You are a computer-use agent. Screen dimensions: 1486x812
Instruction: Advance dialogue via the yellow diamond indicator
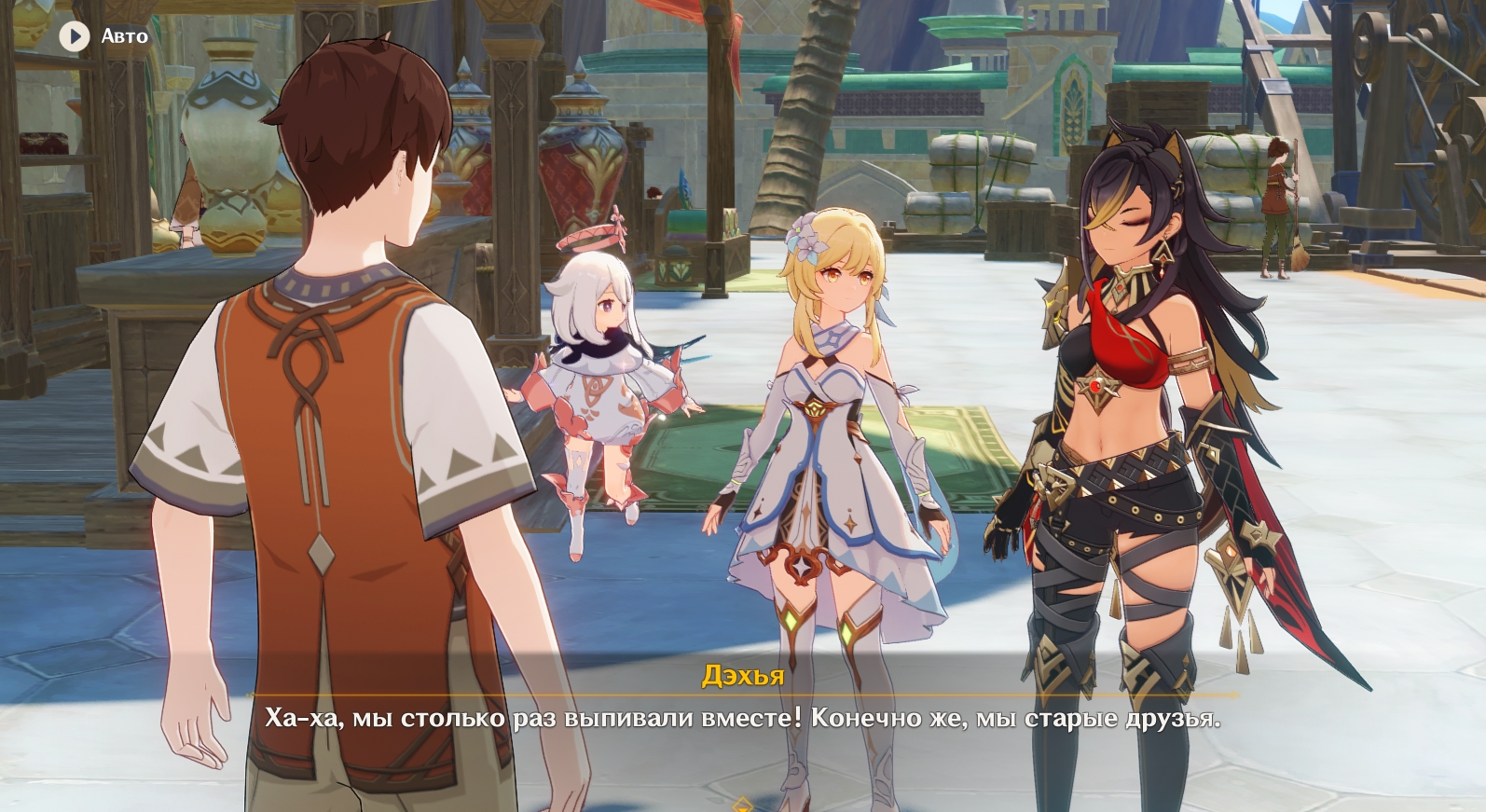click(742, 804)
